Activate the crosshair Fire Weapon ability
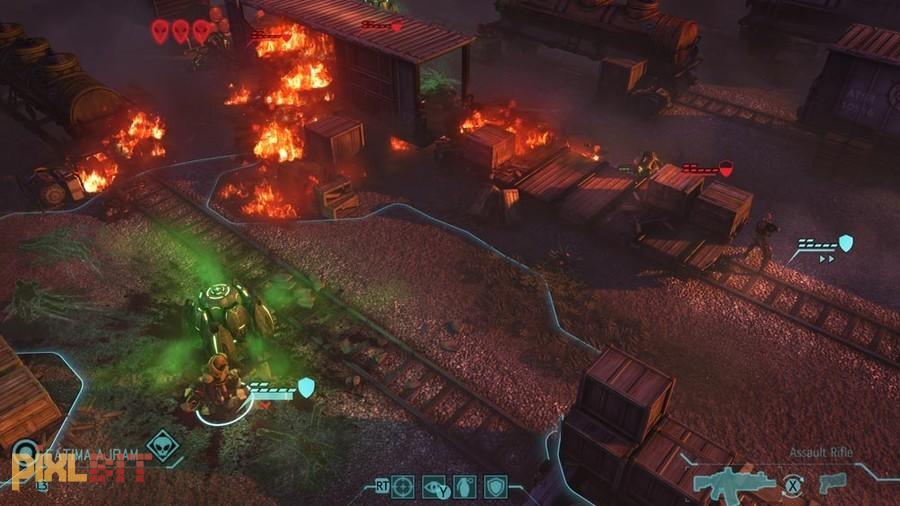900x506 pixels. click(x=402, y=487)
